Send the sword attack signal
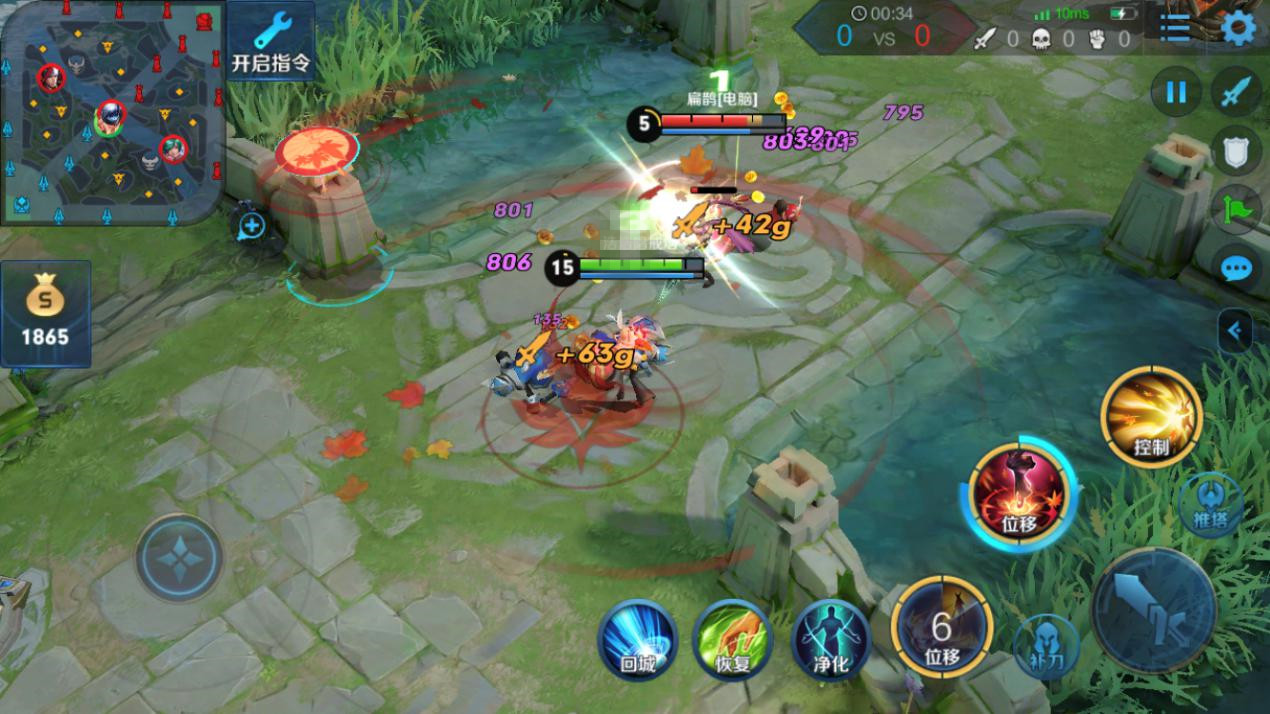The image size is (1270, 714). point(1237,93)
